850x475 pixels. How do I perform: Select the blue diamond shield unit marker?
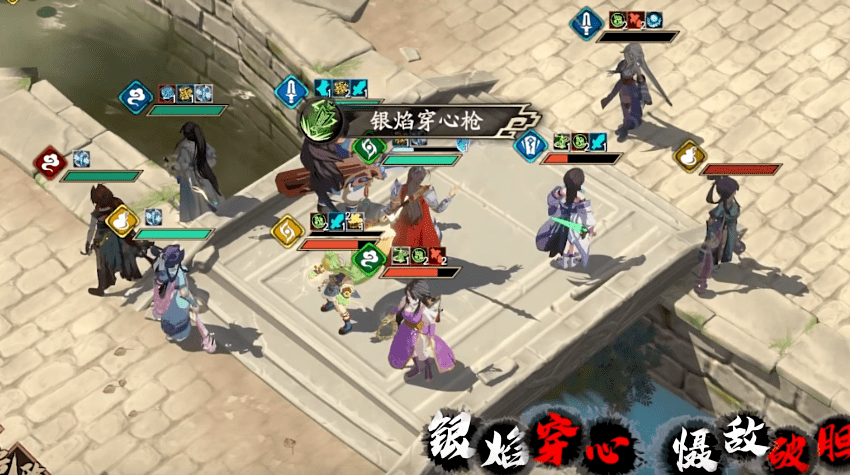point(529,145)
